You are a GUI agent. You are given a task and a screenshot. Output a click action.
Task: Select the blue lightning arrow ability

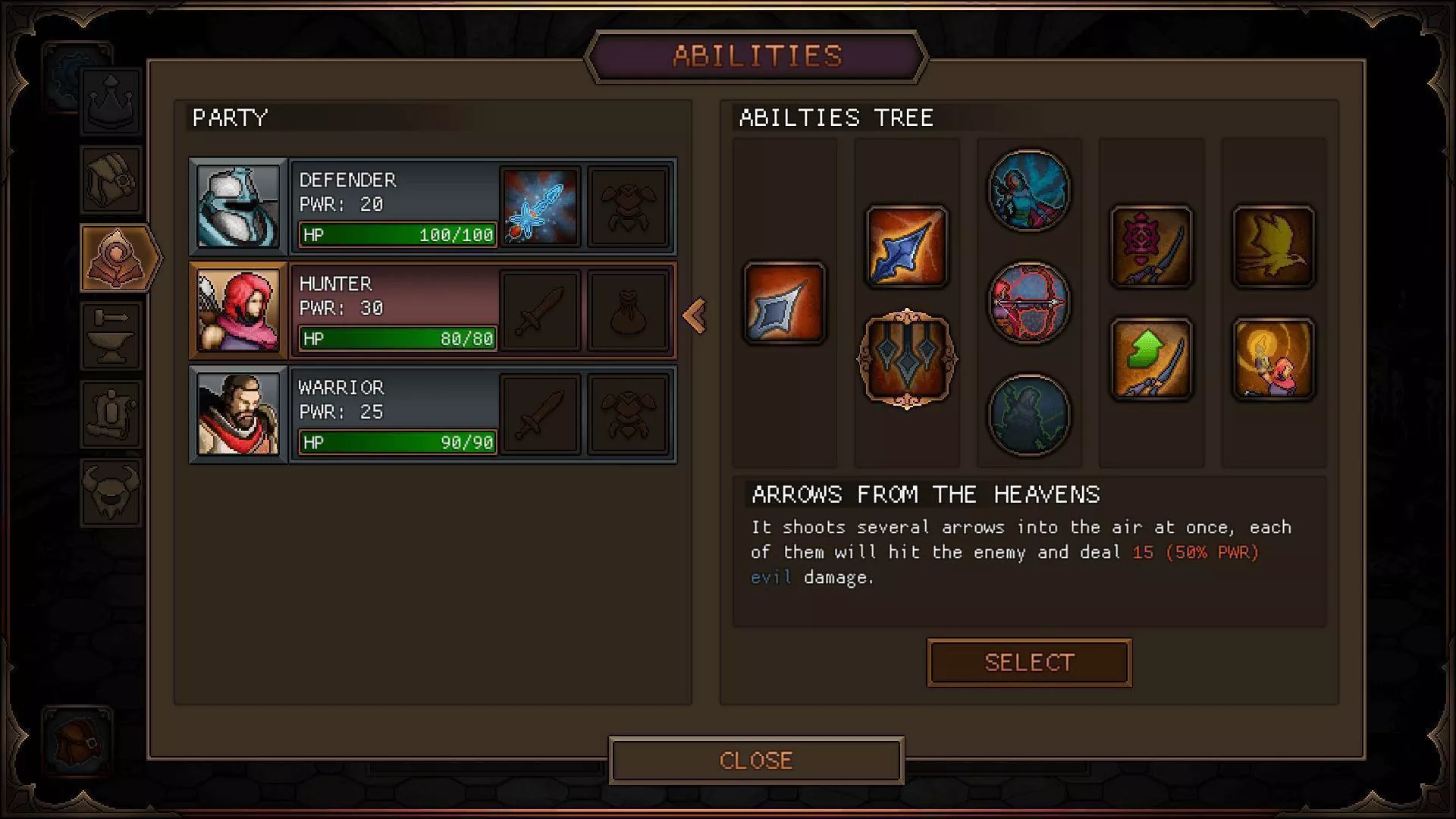(x=907, y=246)
